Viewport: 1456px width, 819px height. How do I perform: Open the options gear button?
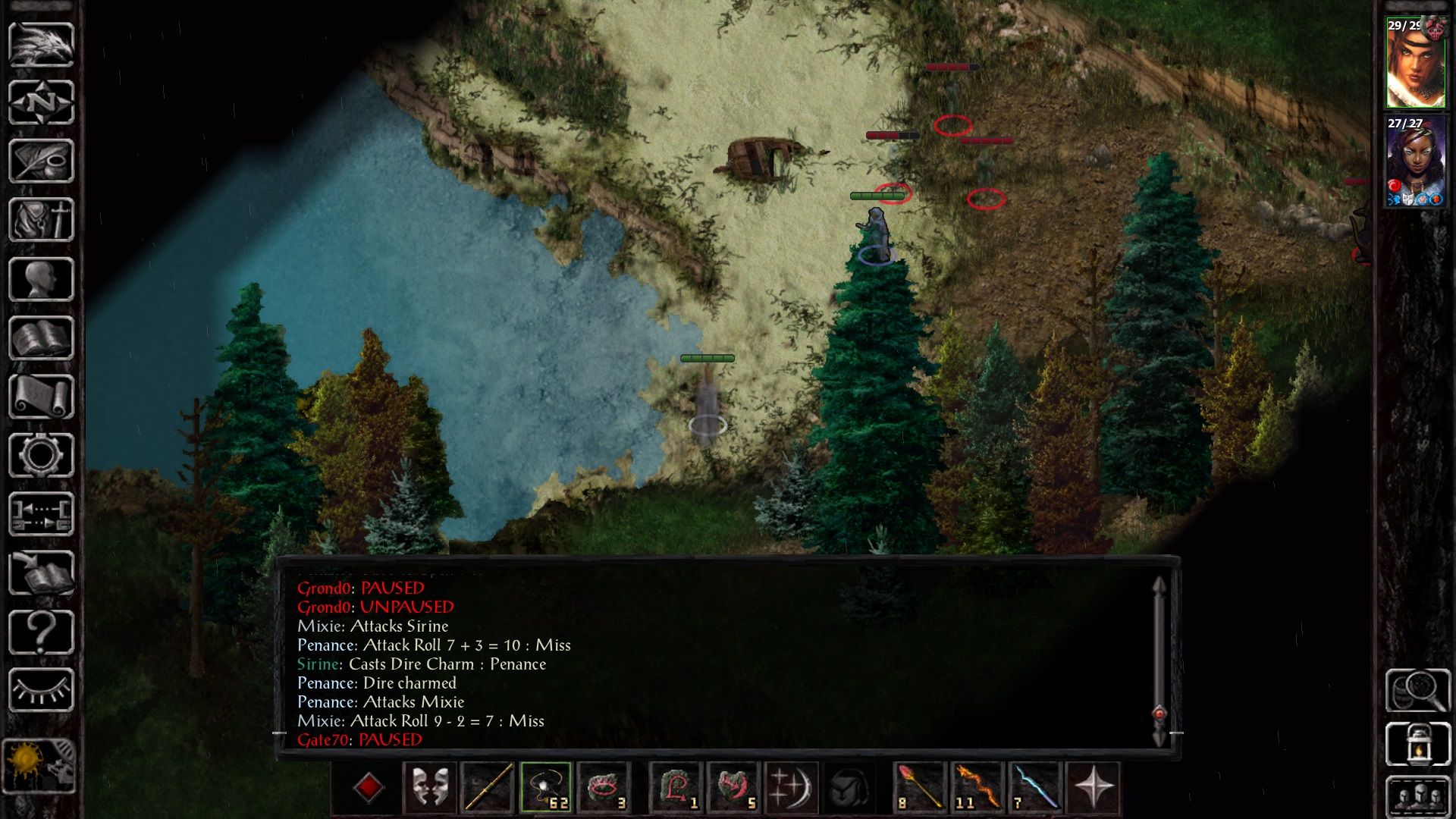[41, 455]
